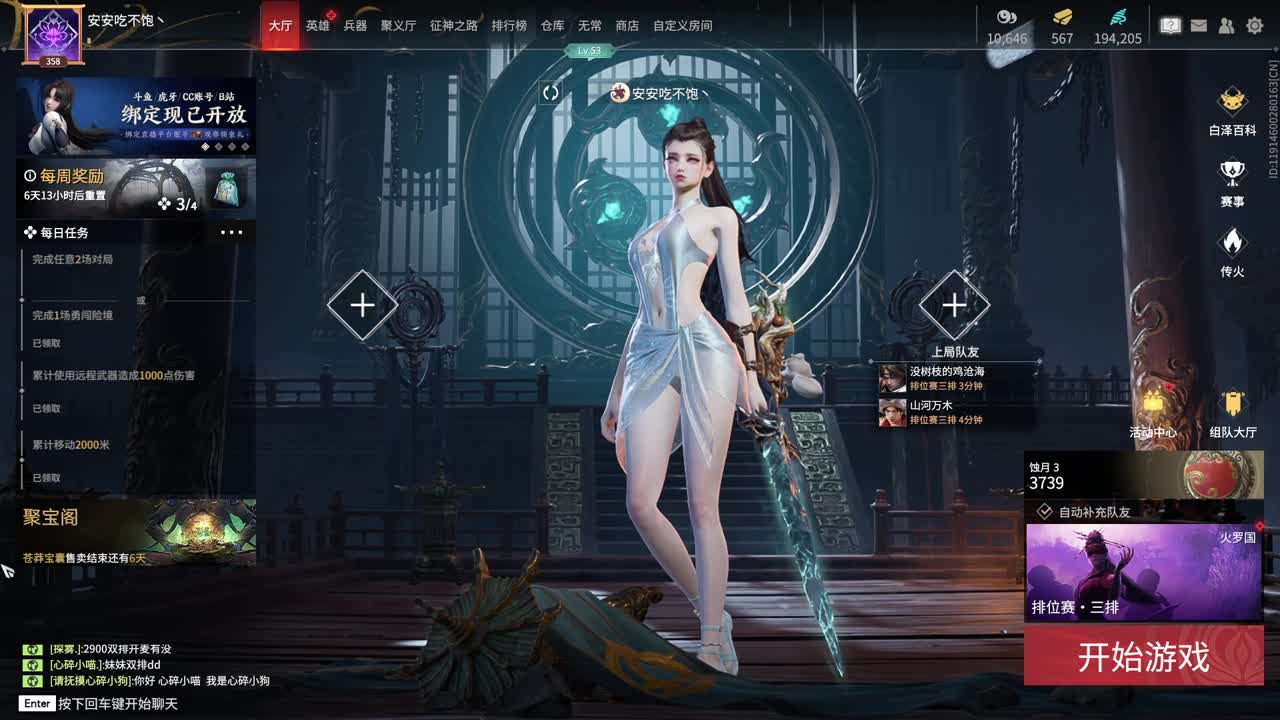Open the 兵器 tab
This screenshot has width=1280, height=720.
click(x=355, y=25)
